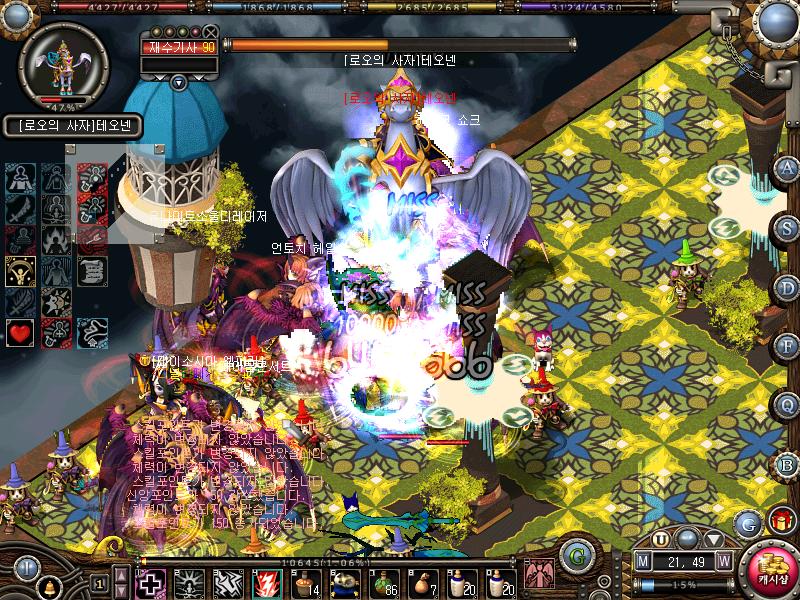The image size is (800, 600).
Task: Open the red gift box icon
Action: click(779, 521)
